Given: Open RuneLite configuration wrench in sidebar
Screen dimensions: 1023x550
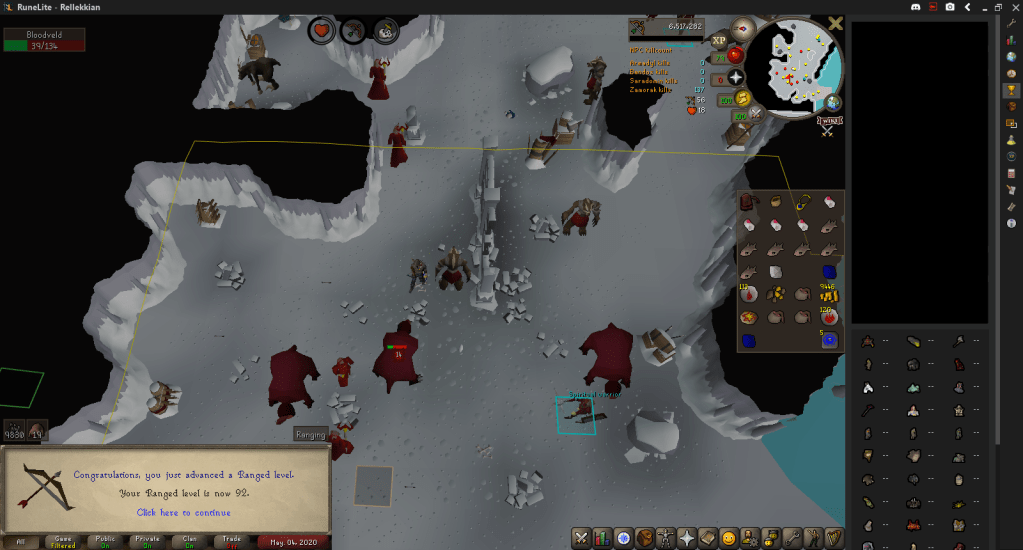Looking at the screenshot, I should pos(1010,23).
